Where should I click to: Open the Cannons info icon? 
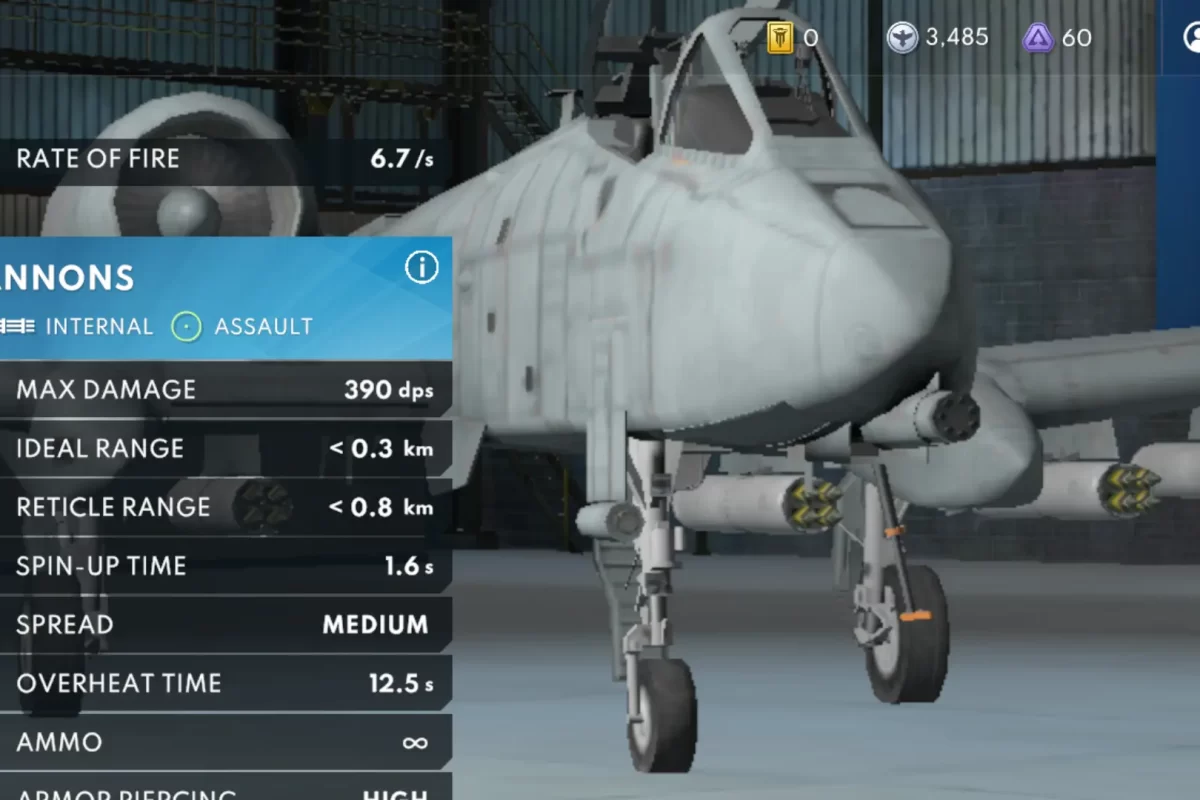tap(421, 267)
